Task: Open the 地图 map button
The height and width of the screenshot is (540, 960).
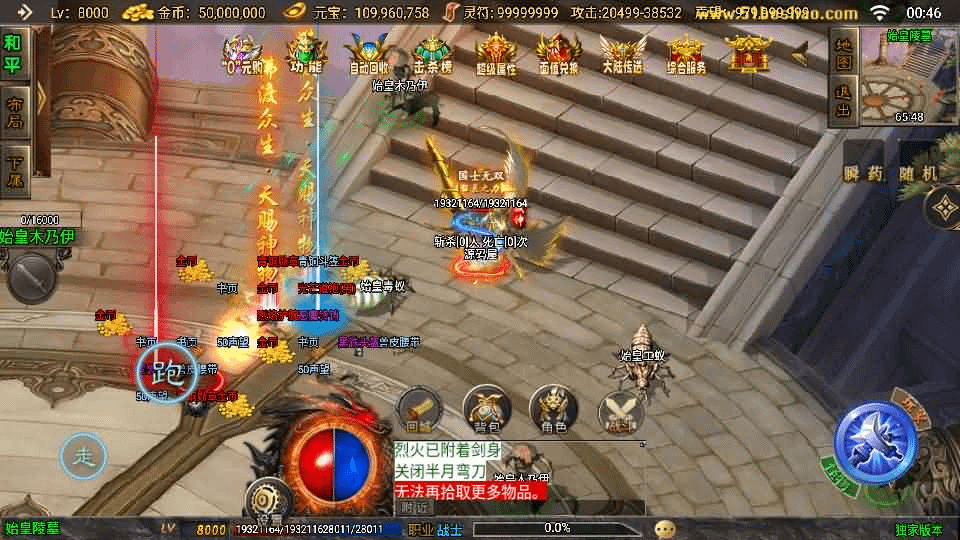Action: 843,55
